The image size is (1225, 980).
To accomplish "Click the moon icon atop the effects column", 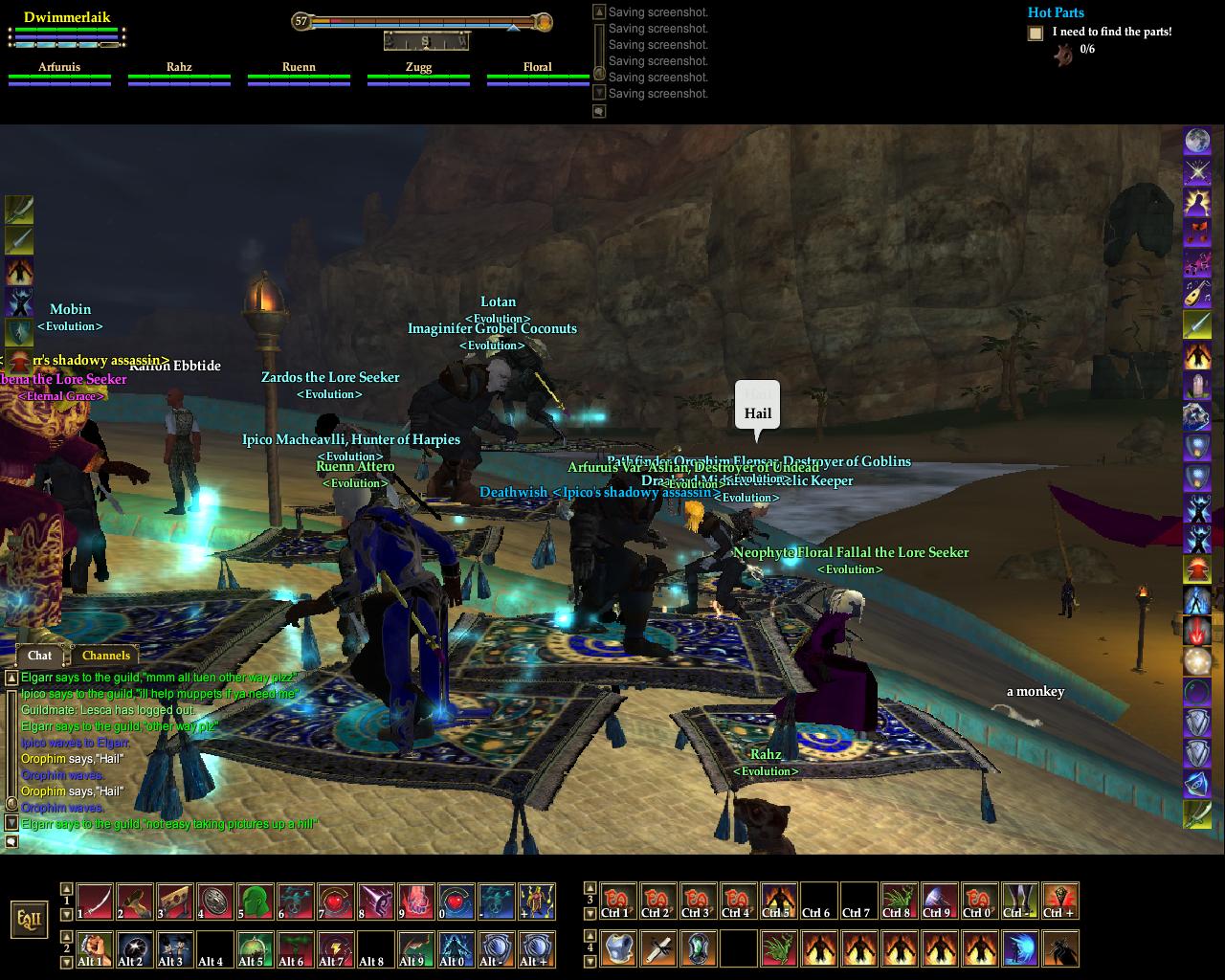I will 1197,142.
